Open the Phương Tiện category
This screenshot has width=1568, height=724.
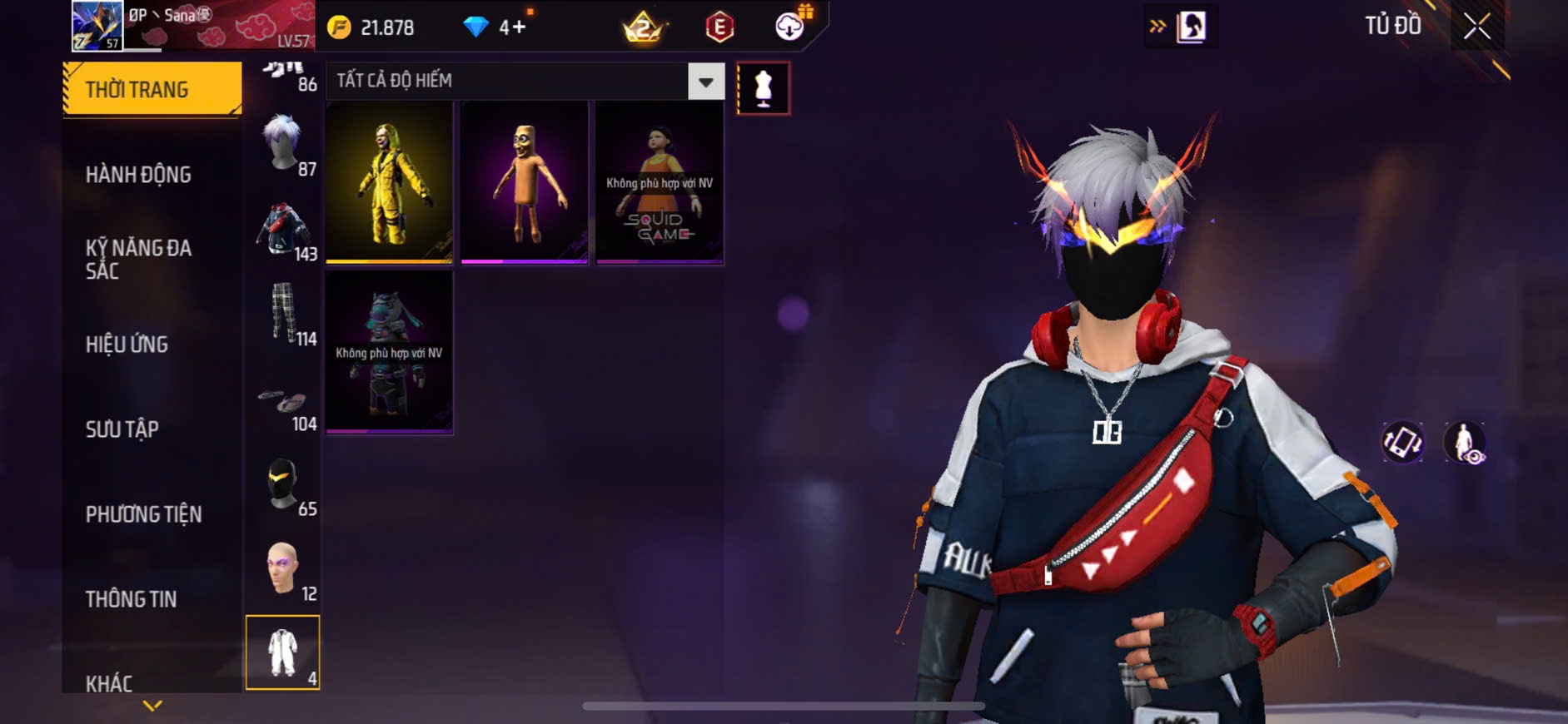tap(143, 514)
